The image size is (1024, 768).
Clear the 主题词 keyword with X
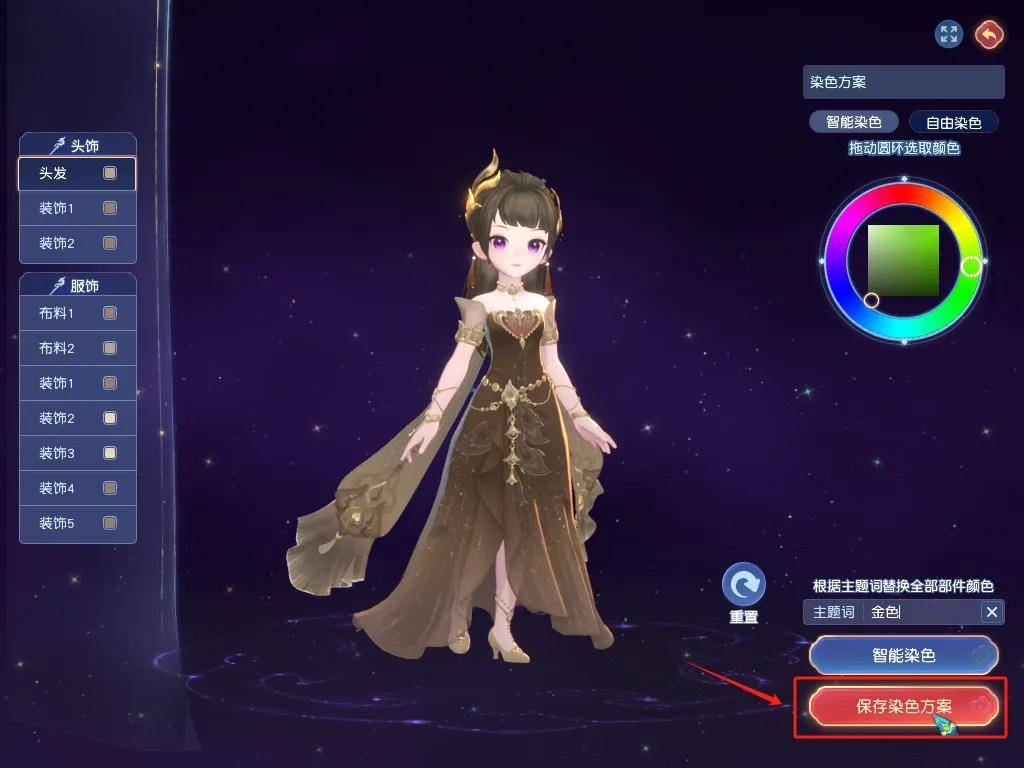(992, 612)
